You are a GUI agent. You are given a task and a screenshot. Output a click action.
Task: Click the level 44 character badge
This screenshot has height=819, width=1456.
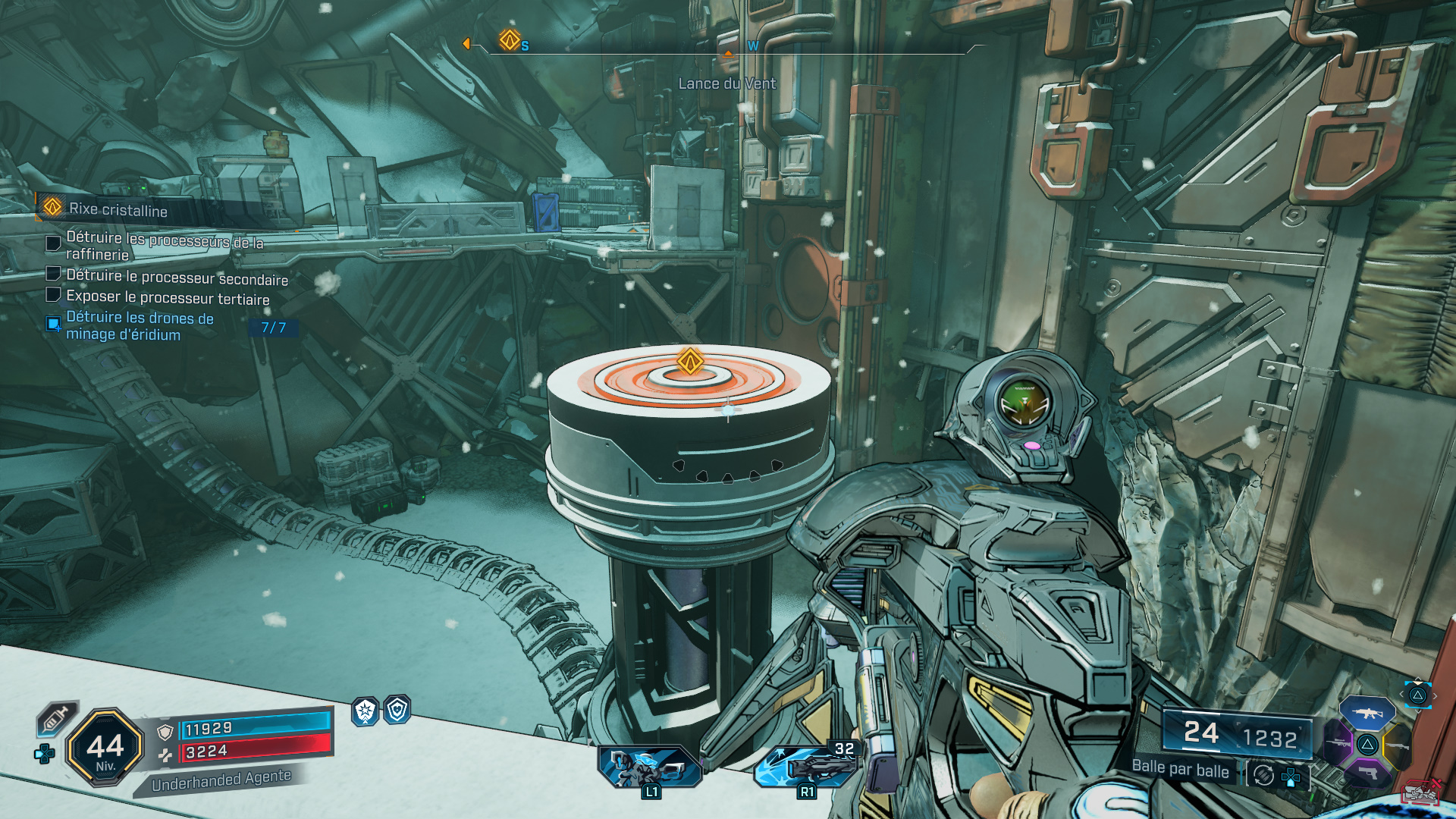coord(105,748)
